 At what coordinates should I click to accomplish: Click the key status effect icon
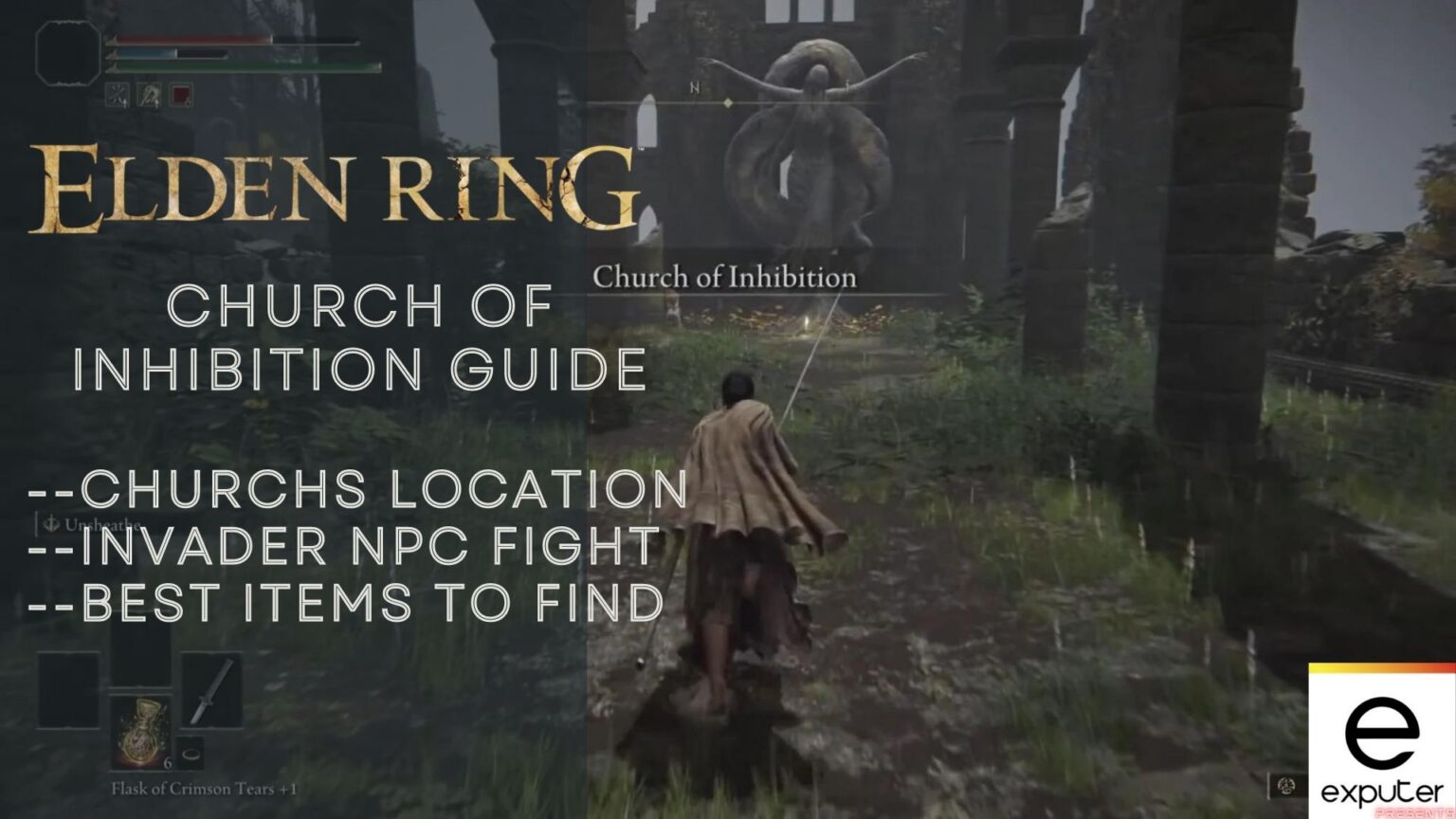tap(149, 94)
